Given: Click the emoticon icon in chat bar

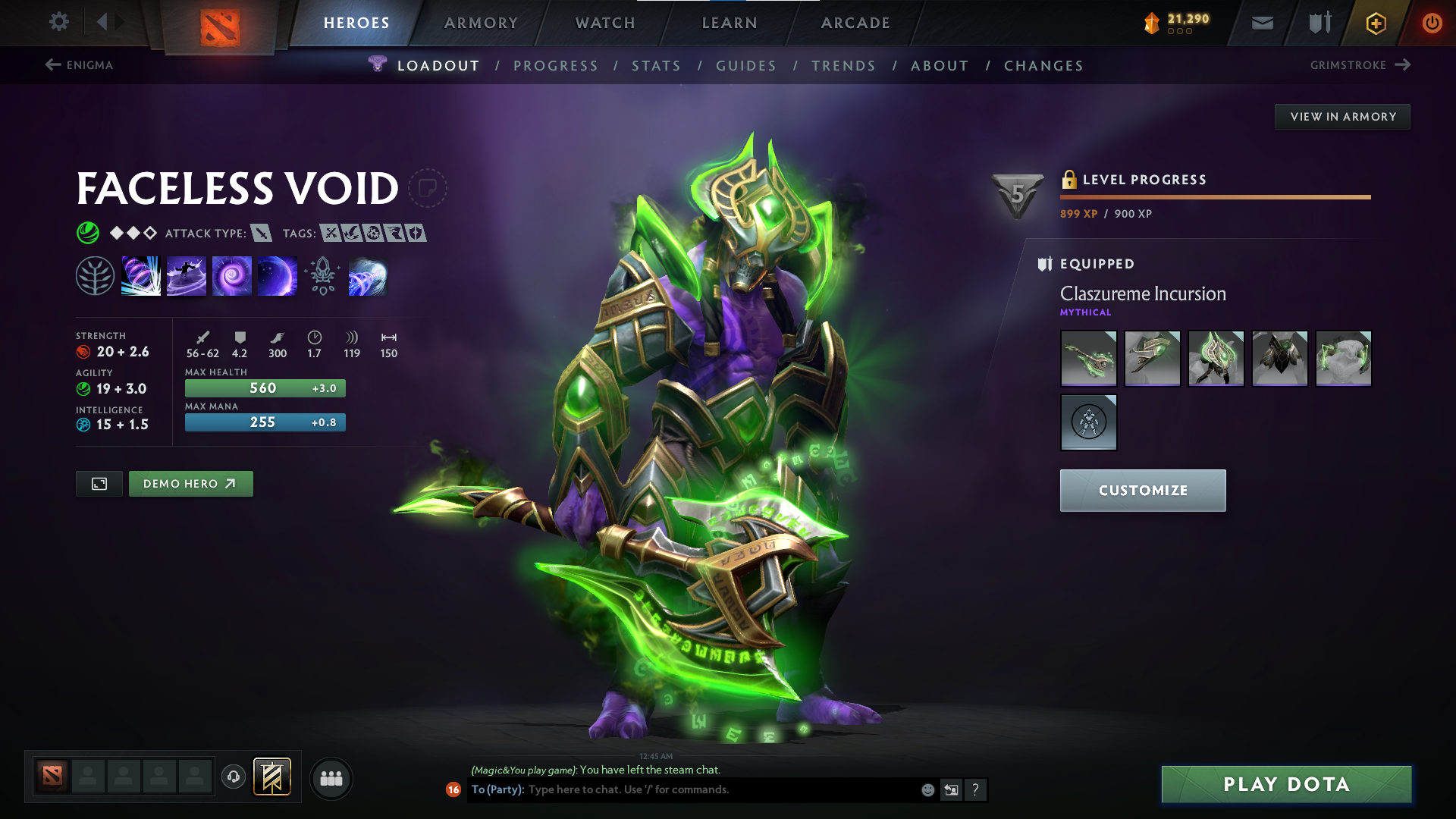Looking at the screenshot, I should 927,789.
